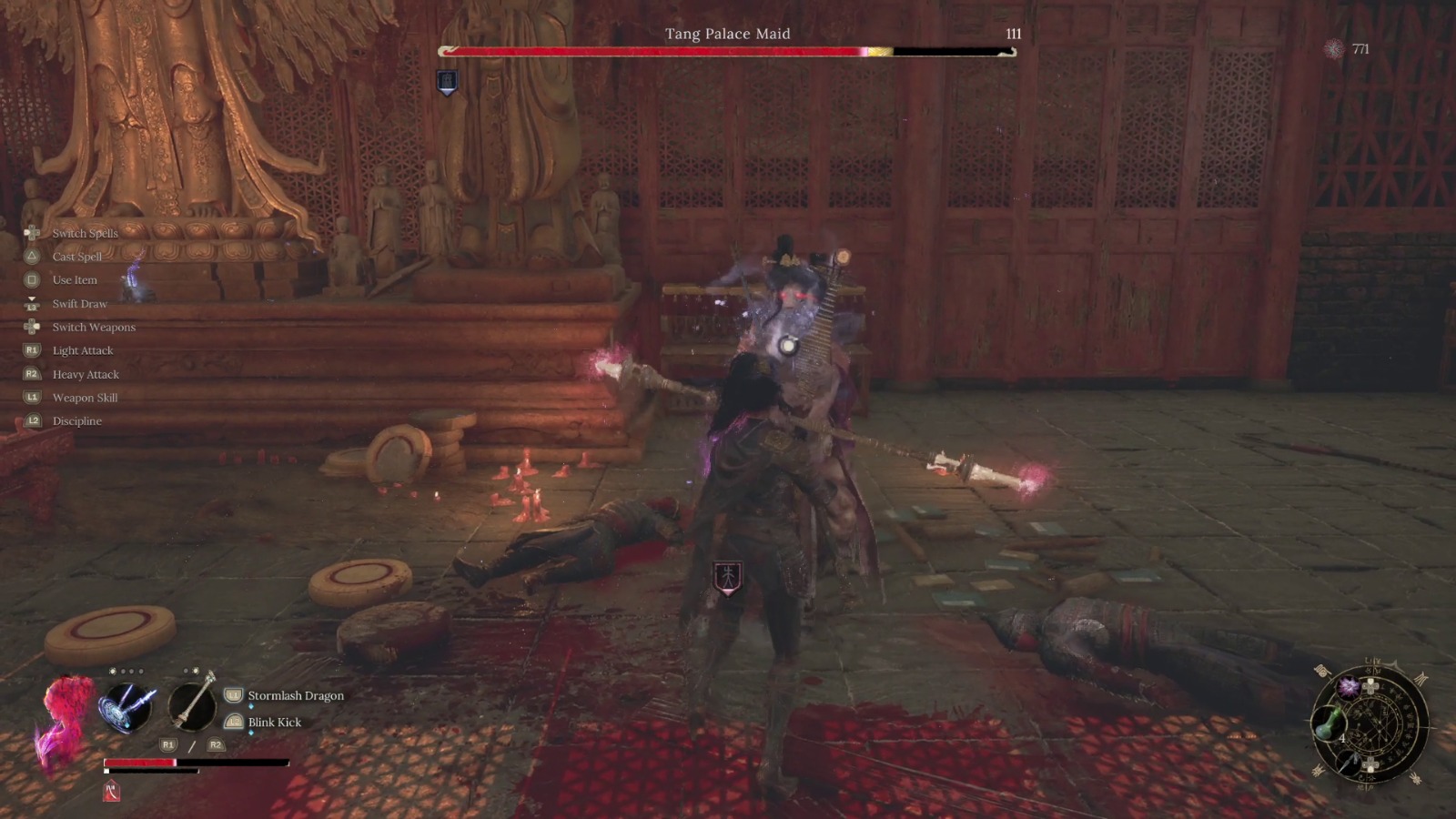The image size is (1456, 819).
Task: Toggle the blue diamond under Blink Kick
Action: 250,731
